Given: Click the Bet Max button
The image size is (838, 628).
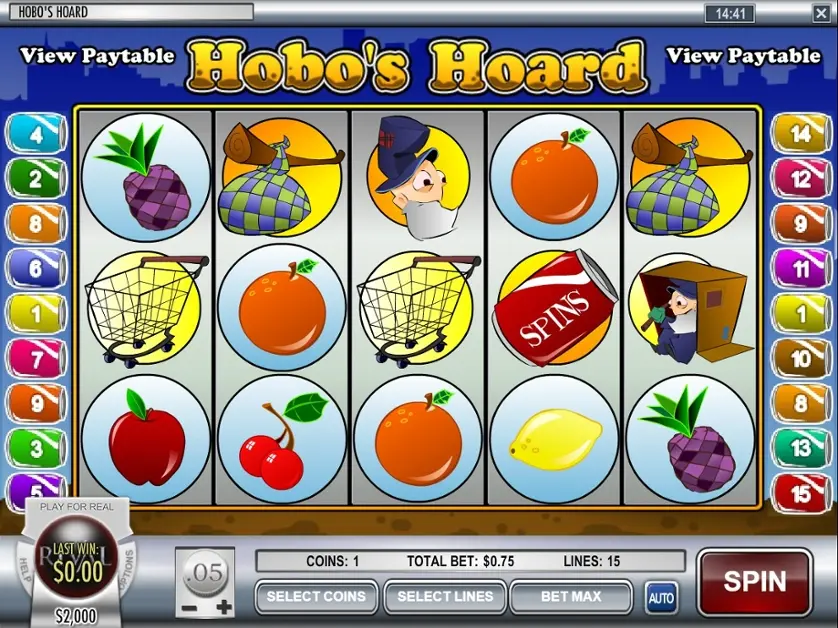Looking at the screenshot, I should click(571, 597).
